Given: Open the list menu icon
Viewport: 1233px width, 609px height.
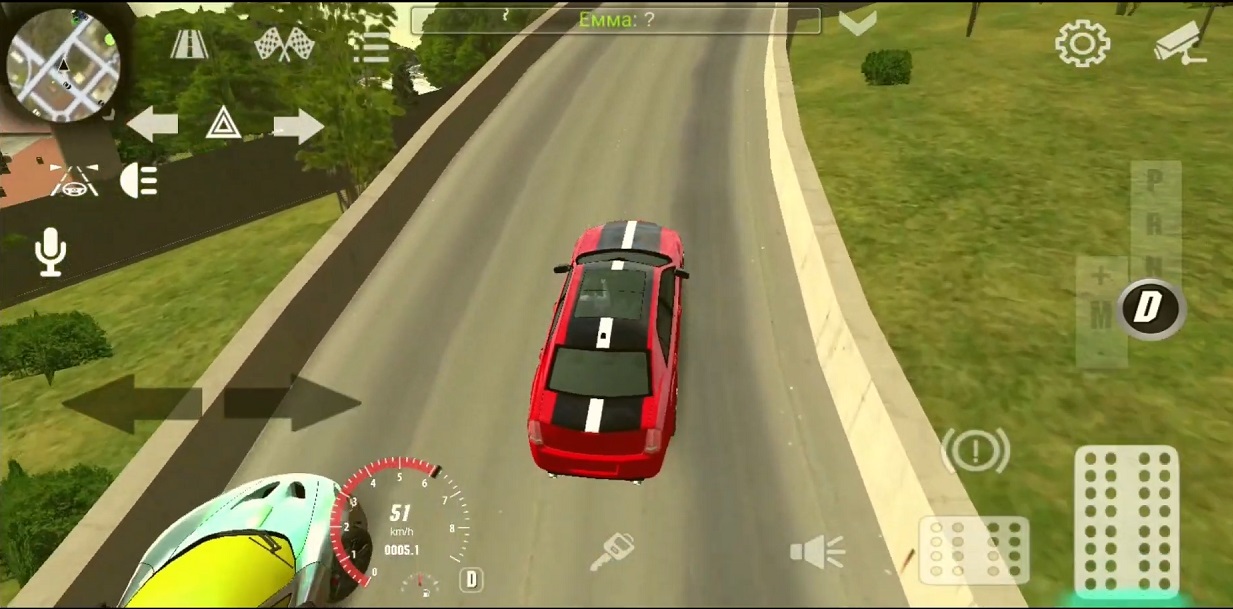Looking at the screenshot, I should [x=371, y=46].
